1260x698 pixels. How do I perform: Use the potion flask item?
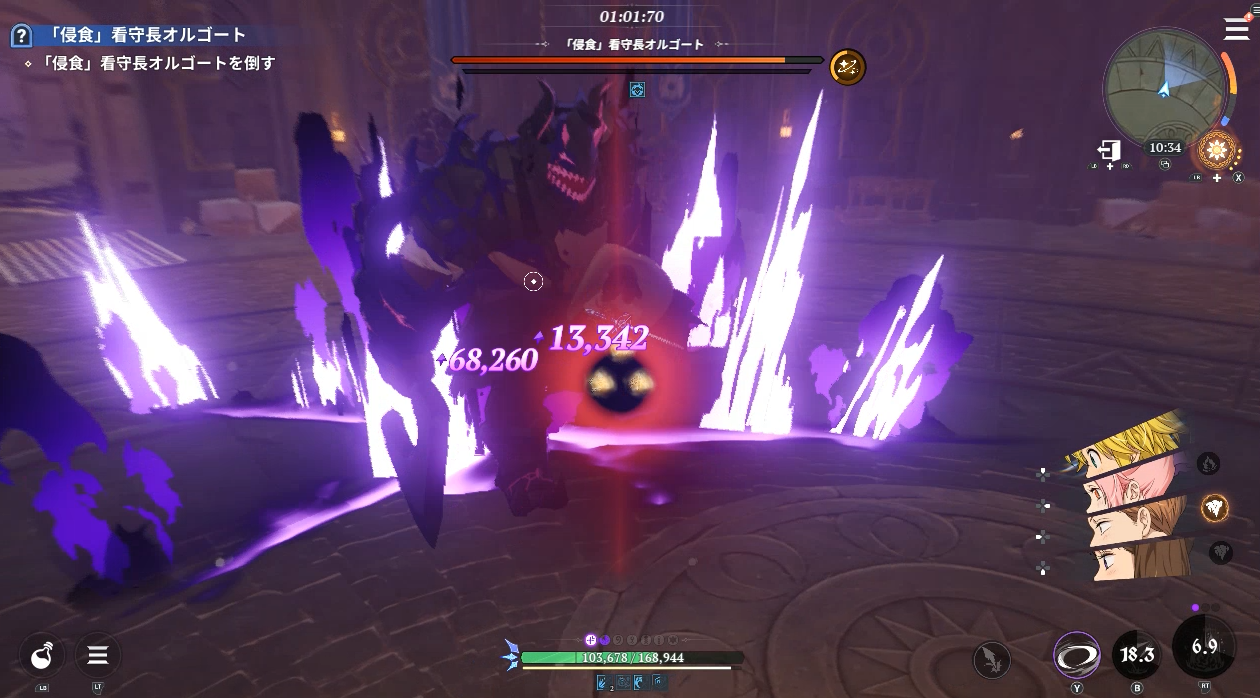coord(42,656)
